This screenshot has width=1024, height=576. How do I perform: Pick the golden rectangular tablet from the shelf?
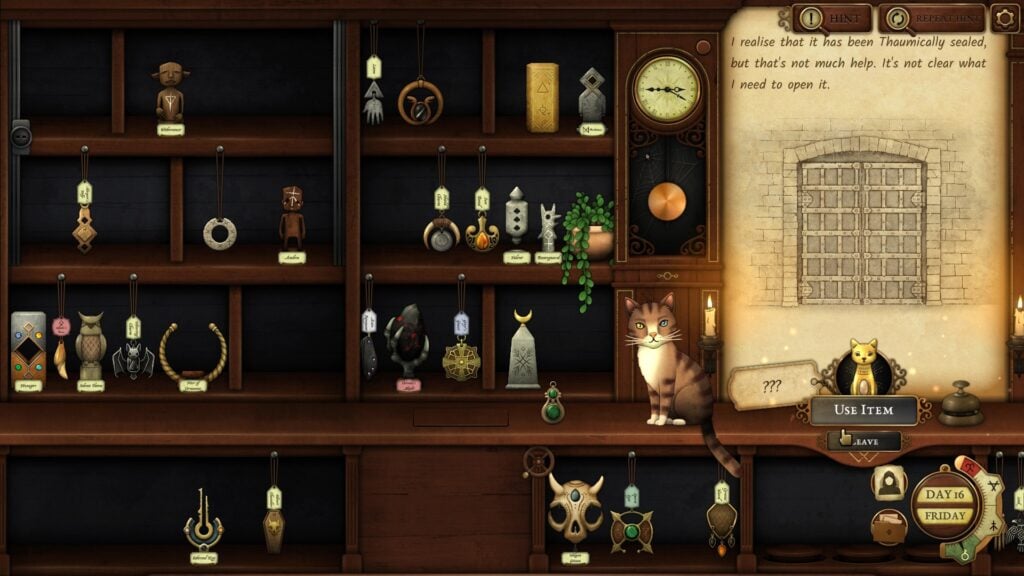(x=542, y=97)
